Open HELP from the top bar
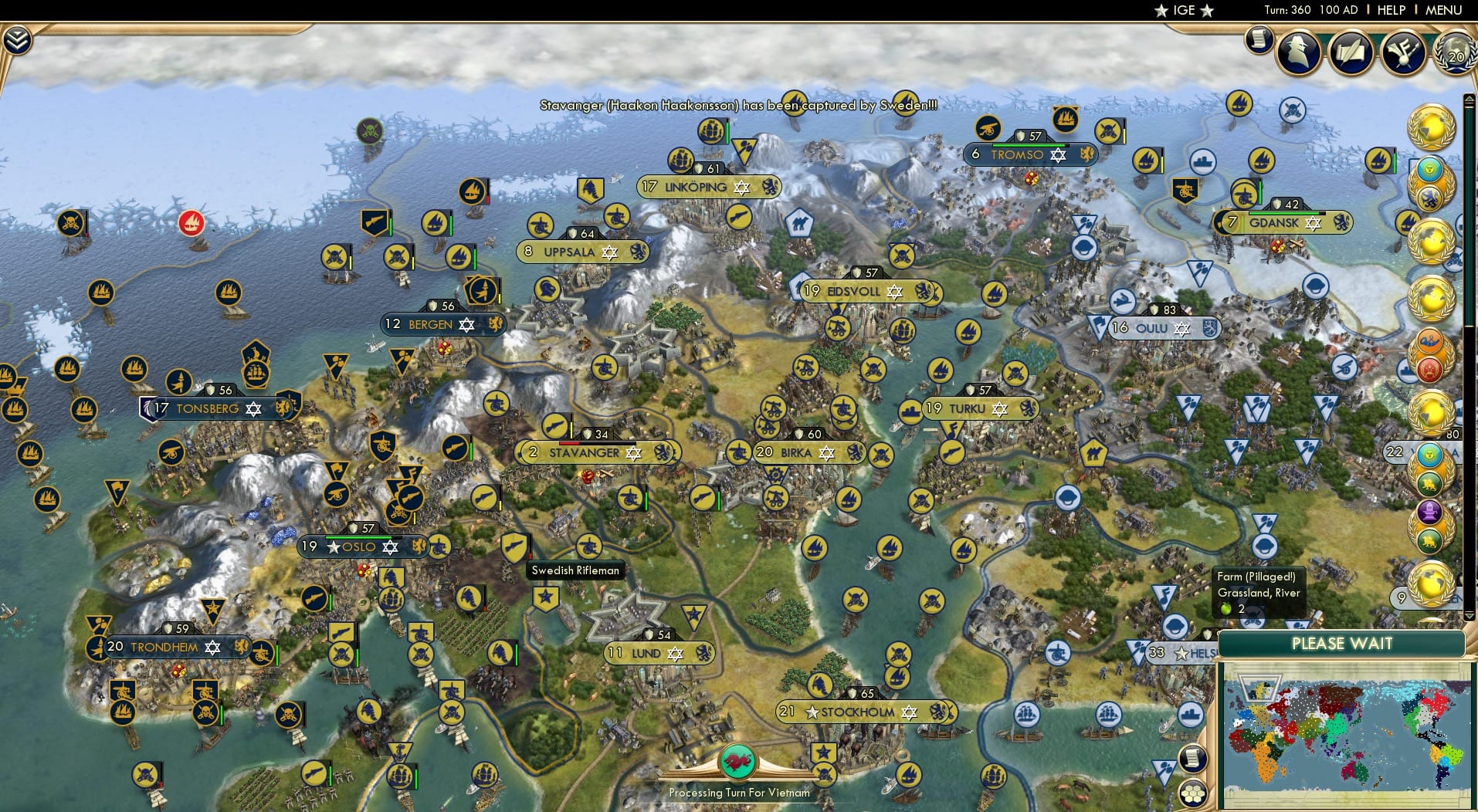The image size is (1478, 812). 1390,10
